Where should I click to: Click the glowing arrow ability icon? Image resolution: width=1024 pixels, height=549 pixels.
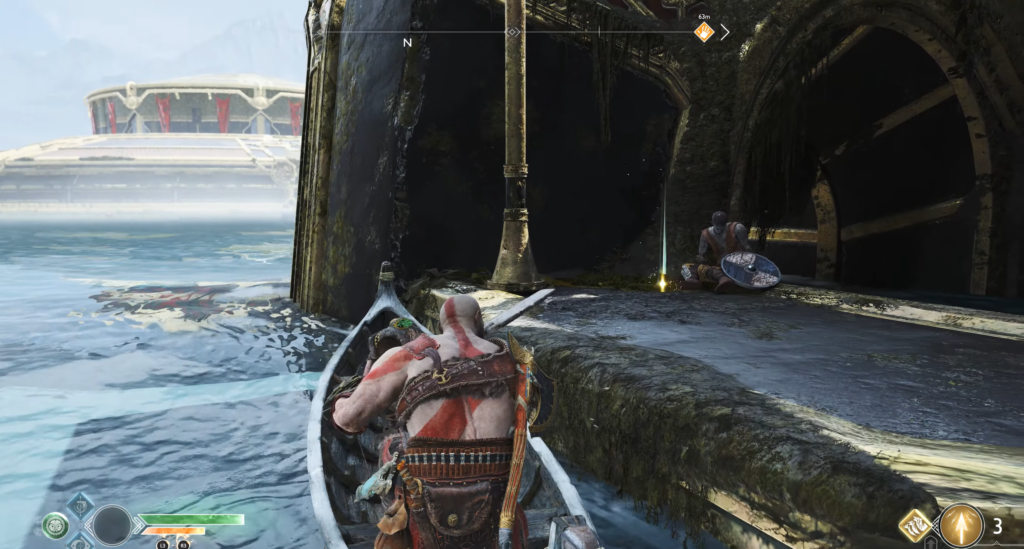coord(960,525)
